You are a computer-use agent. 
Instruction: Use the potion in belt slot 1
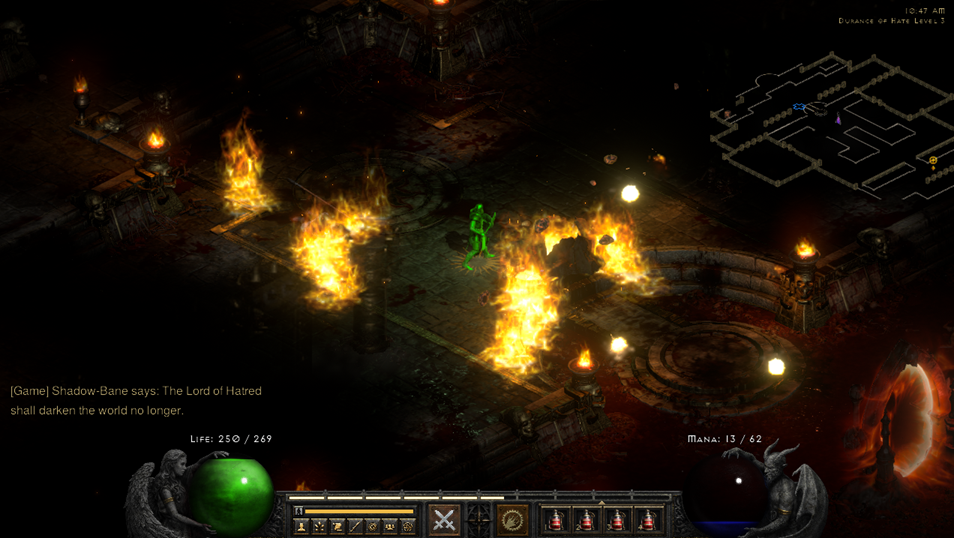point(556,519)
